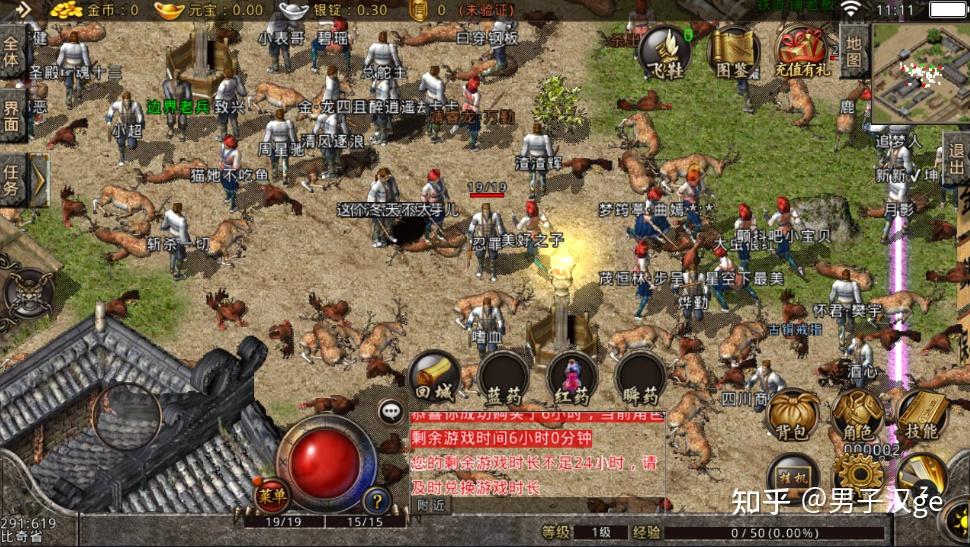Select the 界面 tab
This screenshot has height=547, width=970.
click(12, 115)
